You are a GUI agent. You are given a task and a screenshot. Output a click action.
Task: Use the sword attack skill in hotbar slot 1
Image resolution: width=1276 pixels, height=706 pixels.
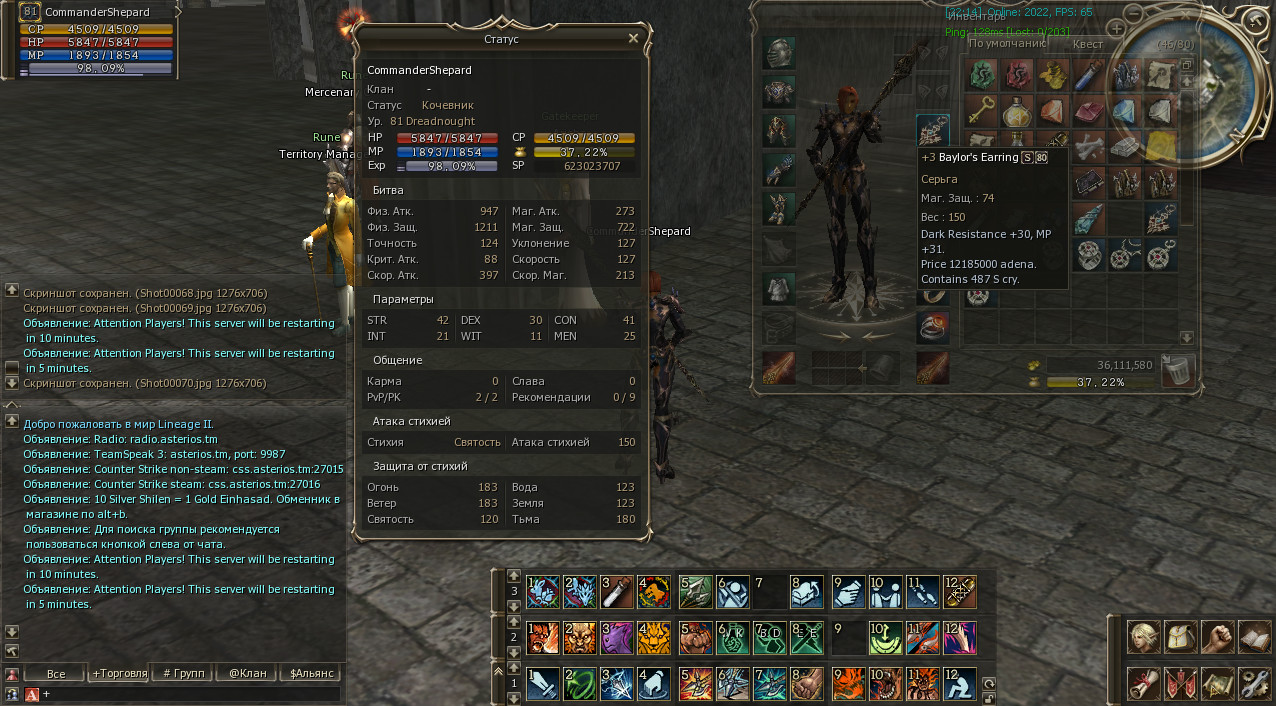pos(542,683)
